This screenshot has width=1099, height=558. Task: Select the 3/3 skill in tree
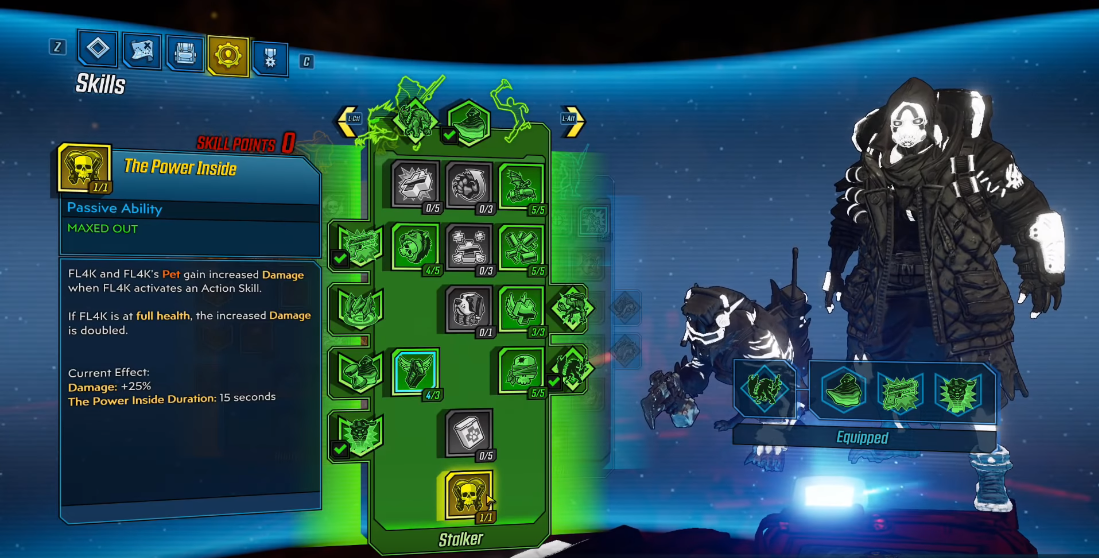(521, 309)
